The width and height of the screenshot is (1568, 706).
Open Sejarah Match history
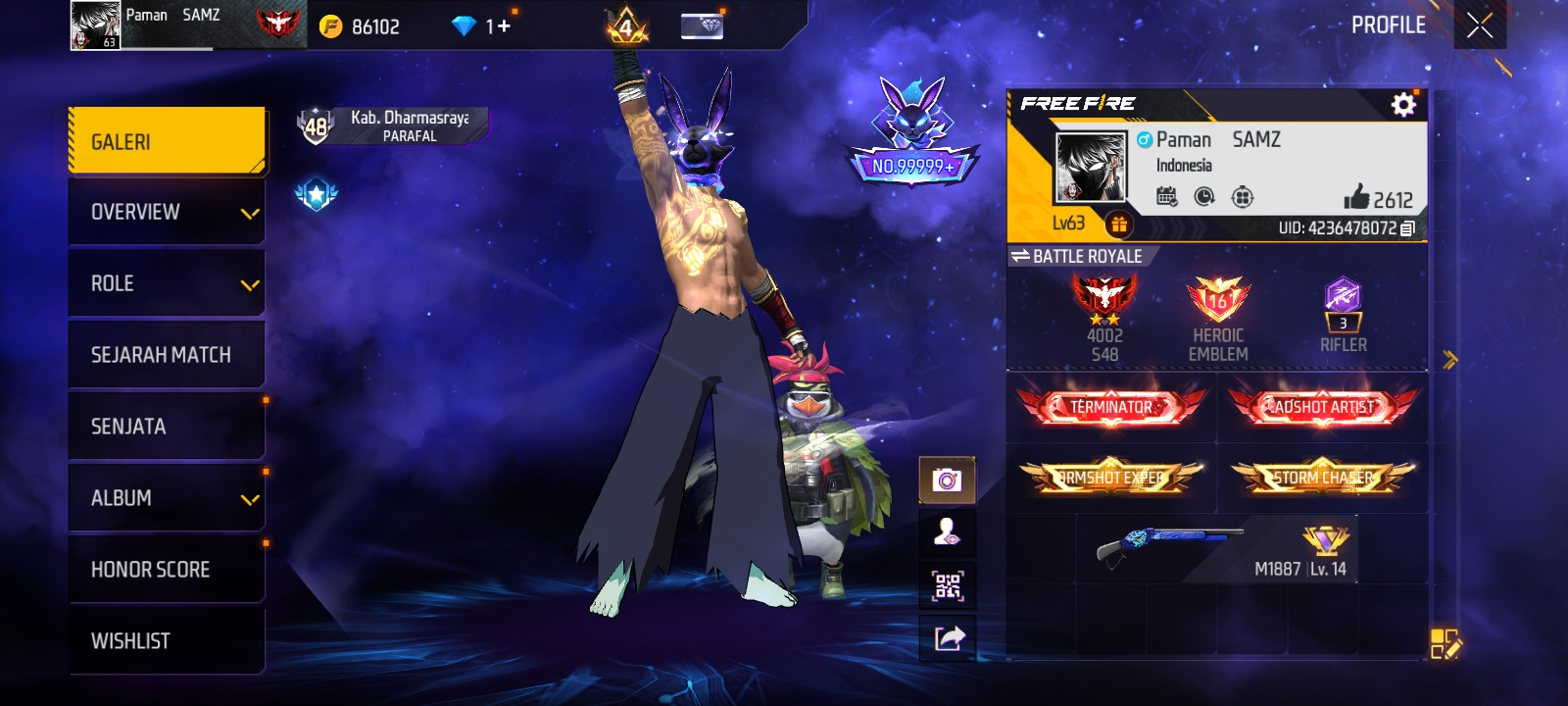[x=167, y=355]
